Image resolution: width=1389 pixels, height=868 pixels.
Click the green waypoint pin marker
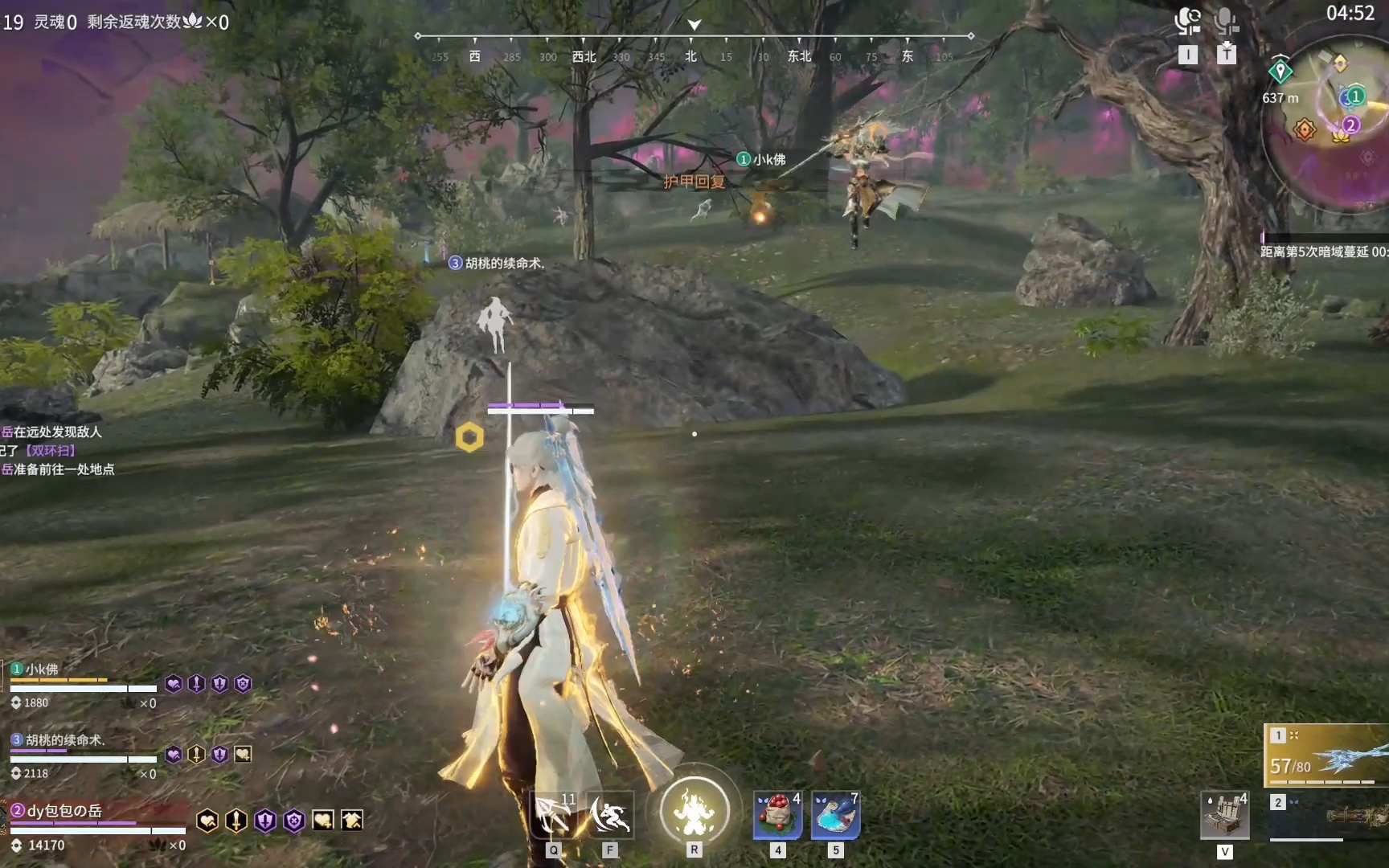1280,72
